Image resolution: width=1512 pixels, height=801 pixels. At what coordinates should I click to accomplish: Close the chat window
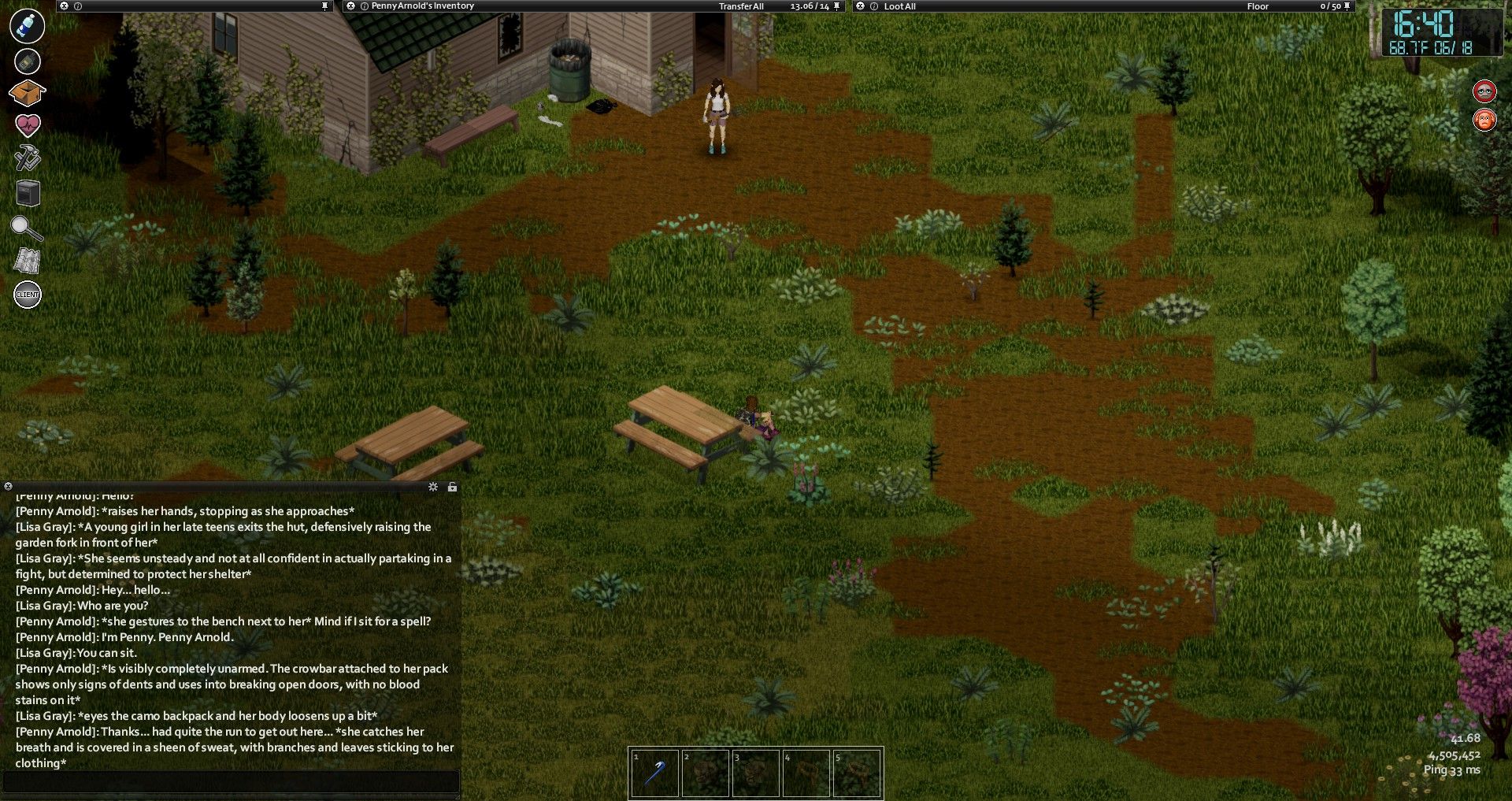pos(8,487)
